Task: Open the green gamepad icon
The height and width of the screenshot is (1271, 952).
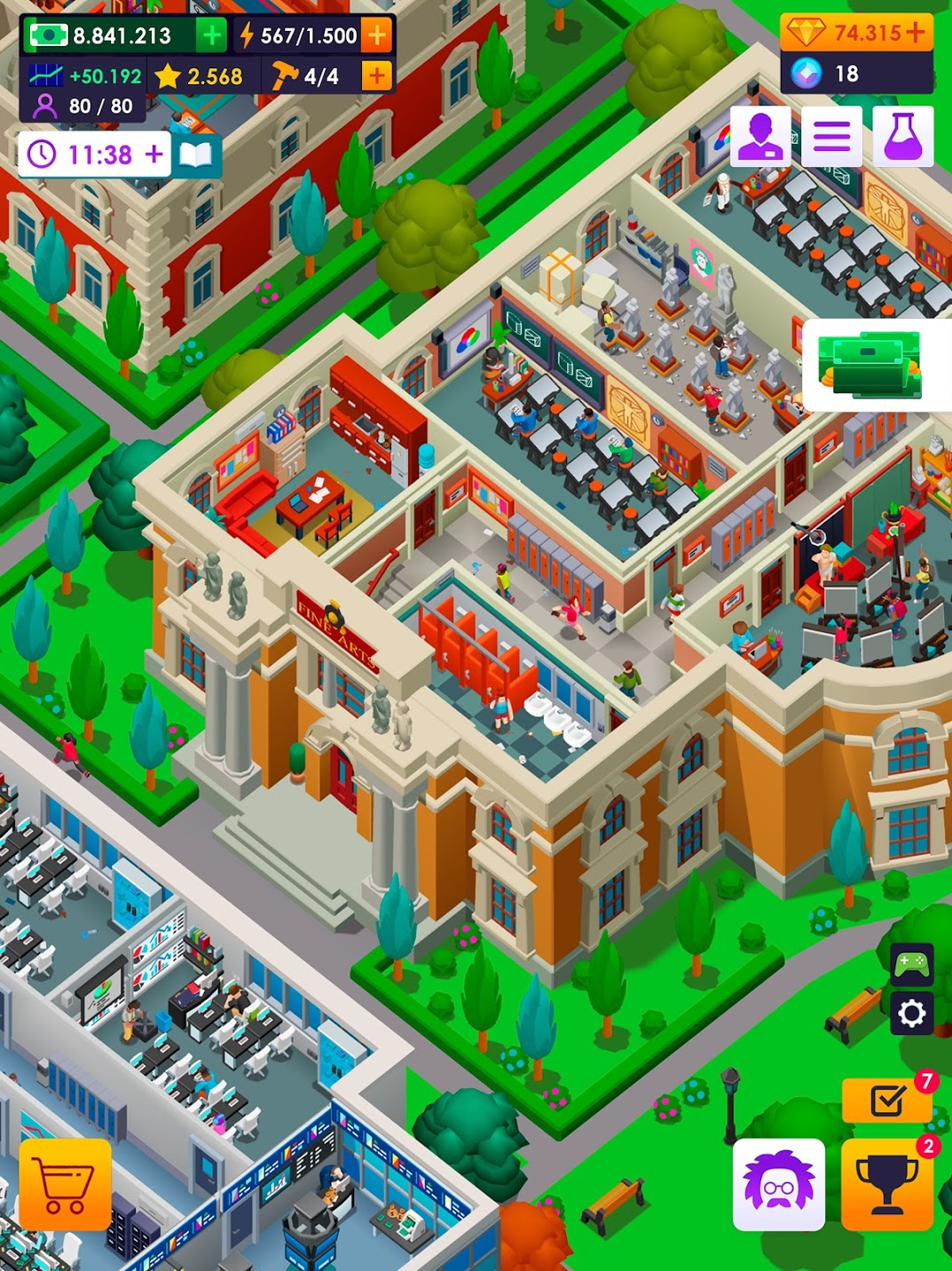Action: [911, 963]
